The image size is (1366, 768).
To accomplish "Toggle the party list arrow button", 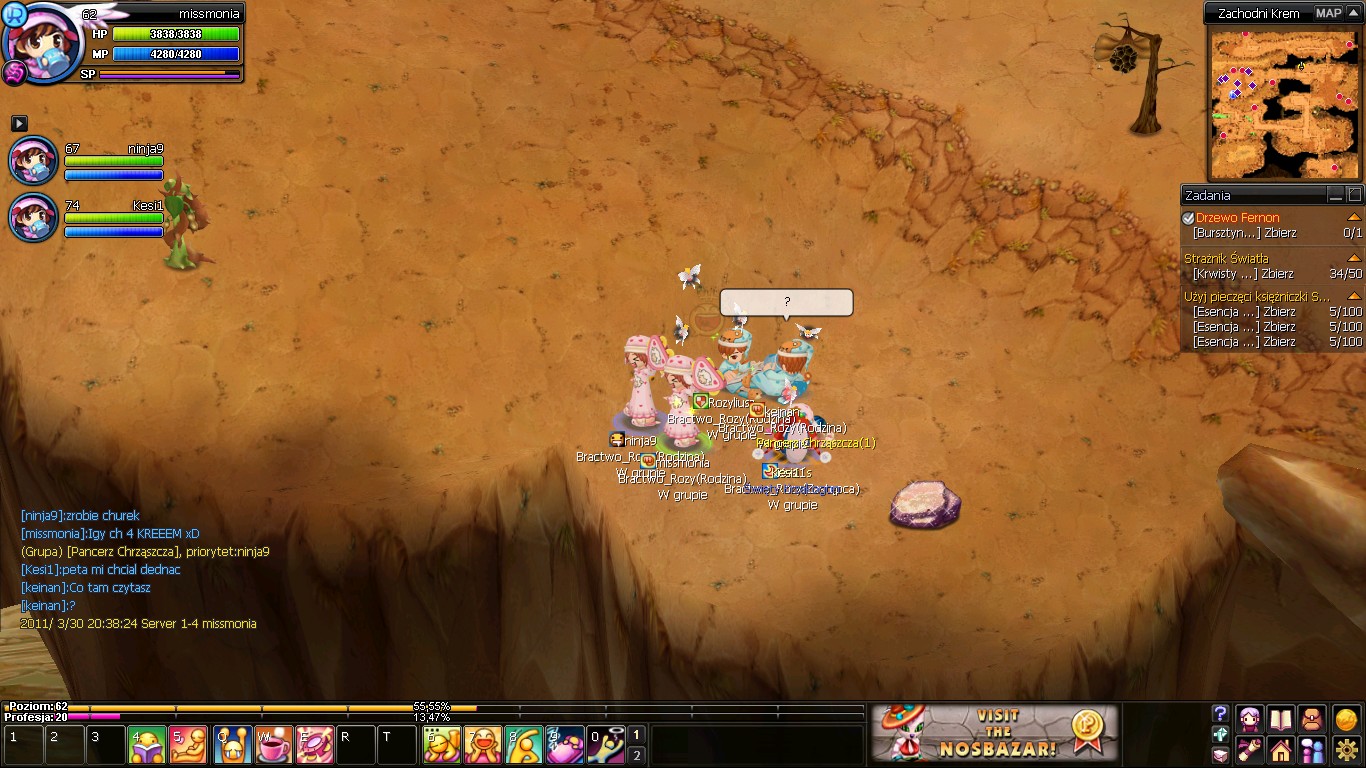I will [x=19, y=123].
